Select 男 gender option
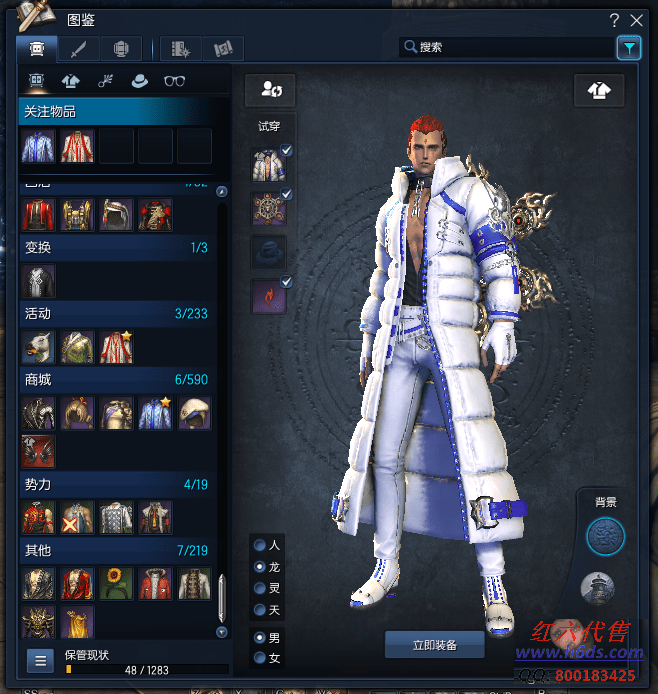Viewport: 658px width, 694px height. click(x=260, y=637)
